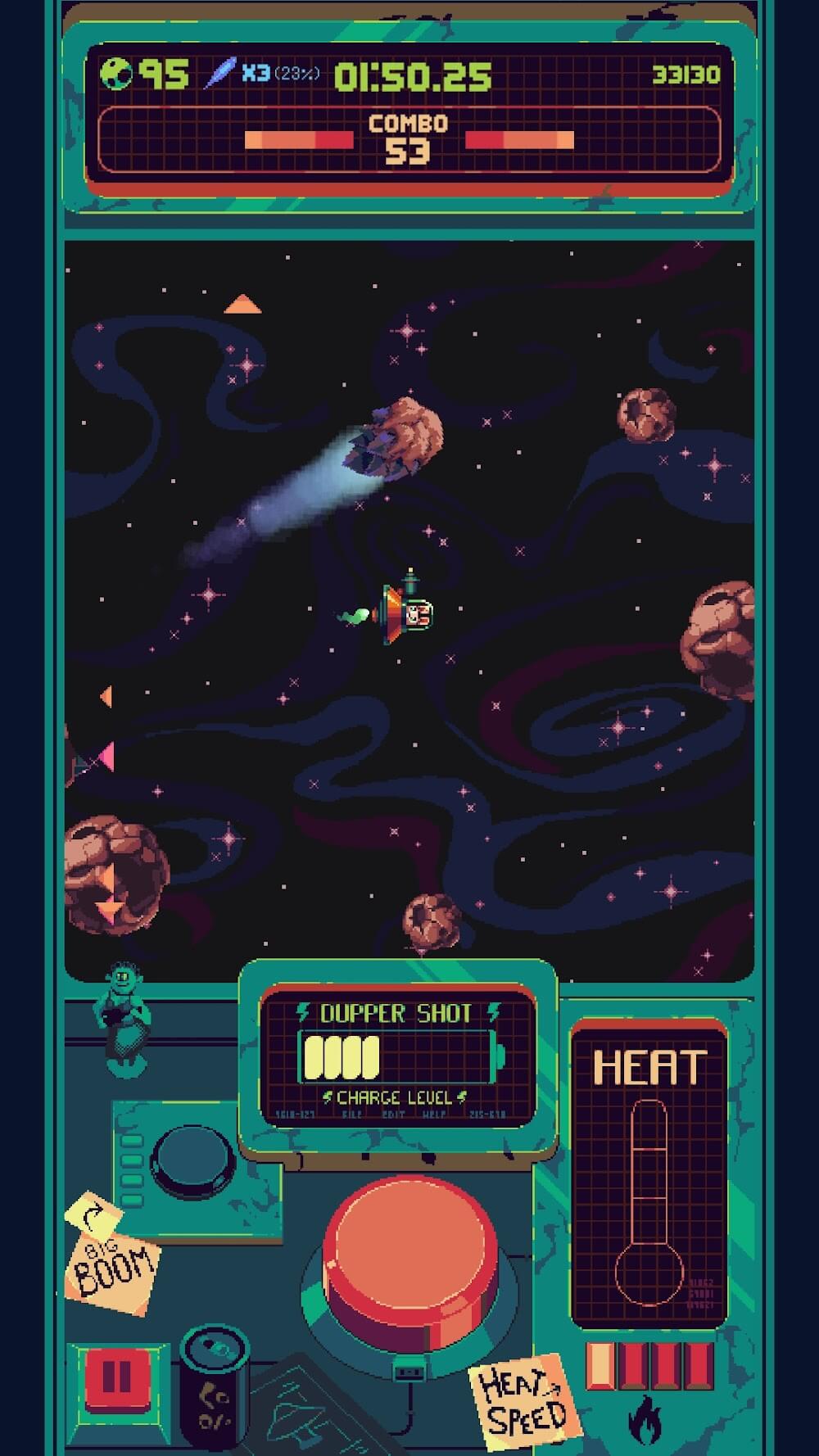Hit the dark Big Boom button

click(196, 1160)
